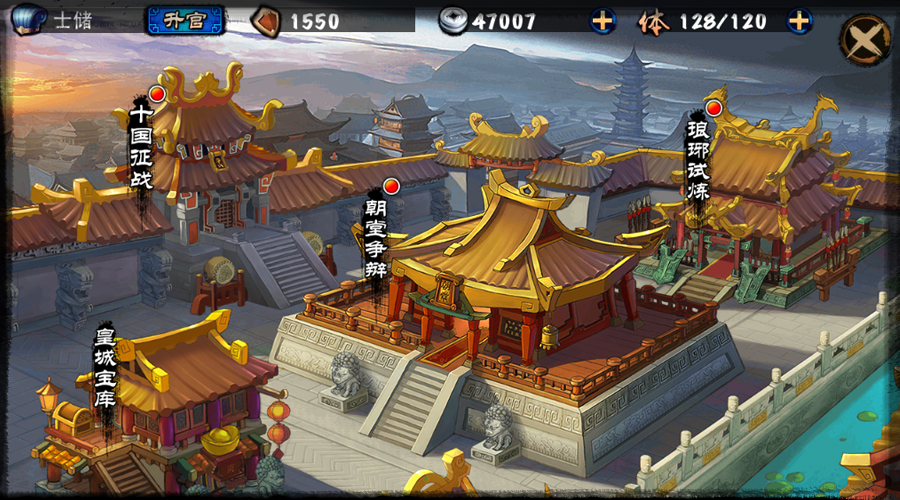The width and height of the screenshot is (900, 500).
Task: Add more silver coins with the plus button
Action: tap(603, 20)
